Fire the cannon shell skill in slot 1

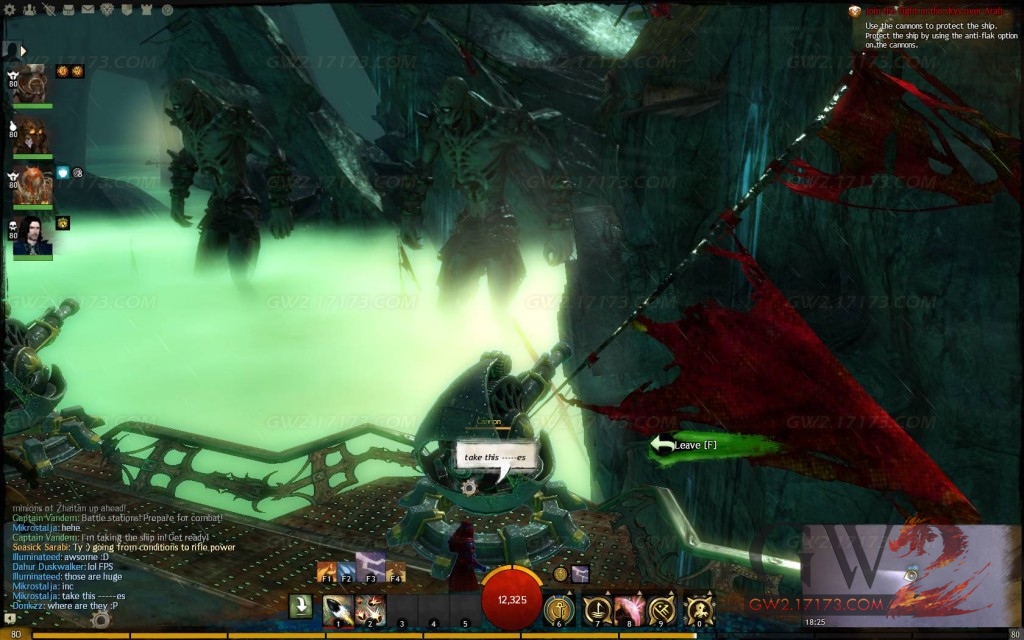[337, 607]
